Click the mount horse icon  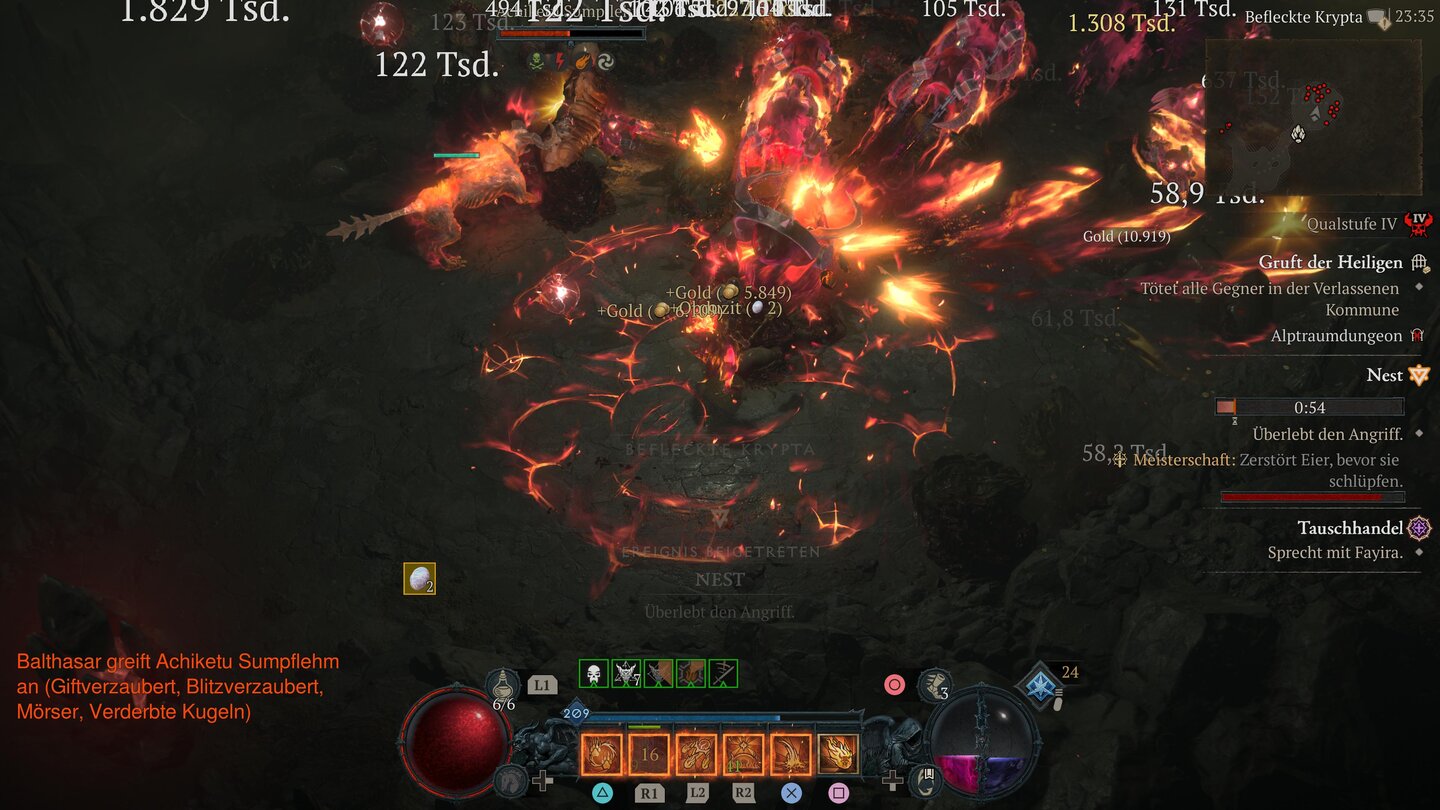pyautogui.click(x=511, y=779)
